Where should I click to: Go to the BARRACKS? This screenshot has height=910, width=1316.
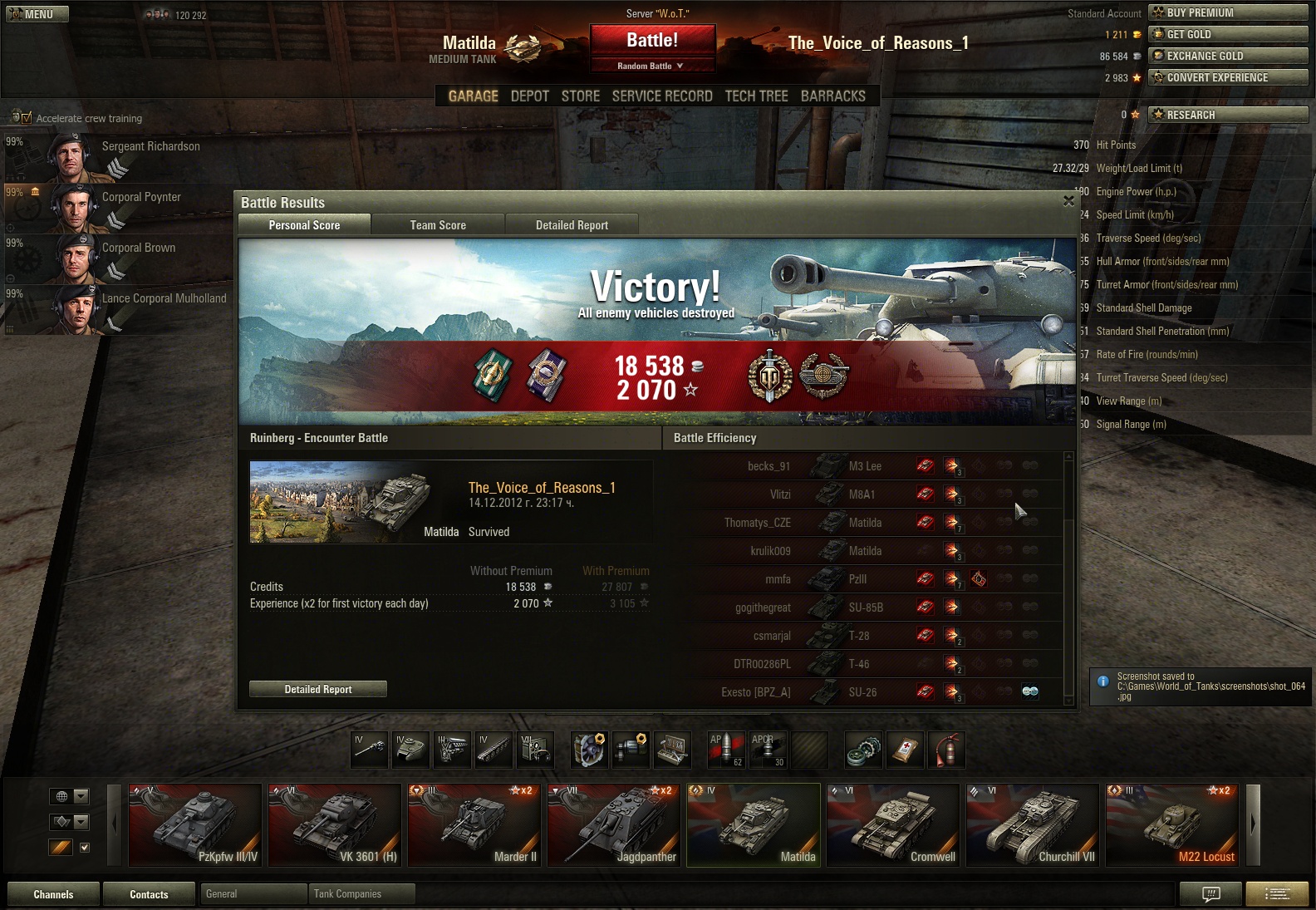833,96
